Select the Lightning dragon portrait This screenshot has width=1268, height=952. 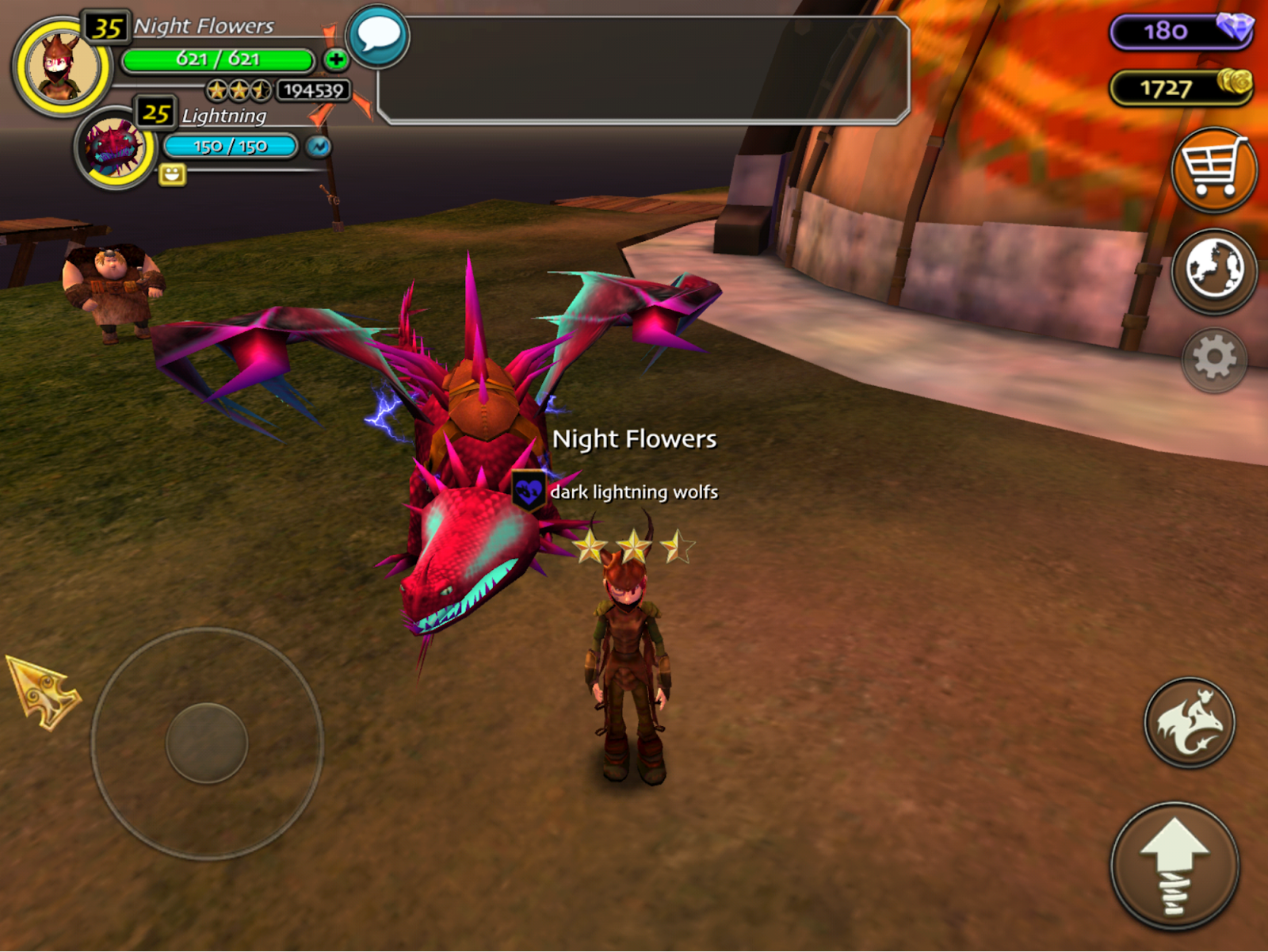coord(115,148)
